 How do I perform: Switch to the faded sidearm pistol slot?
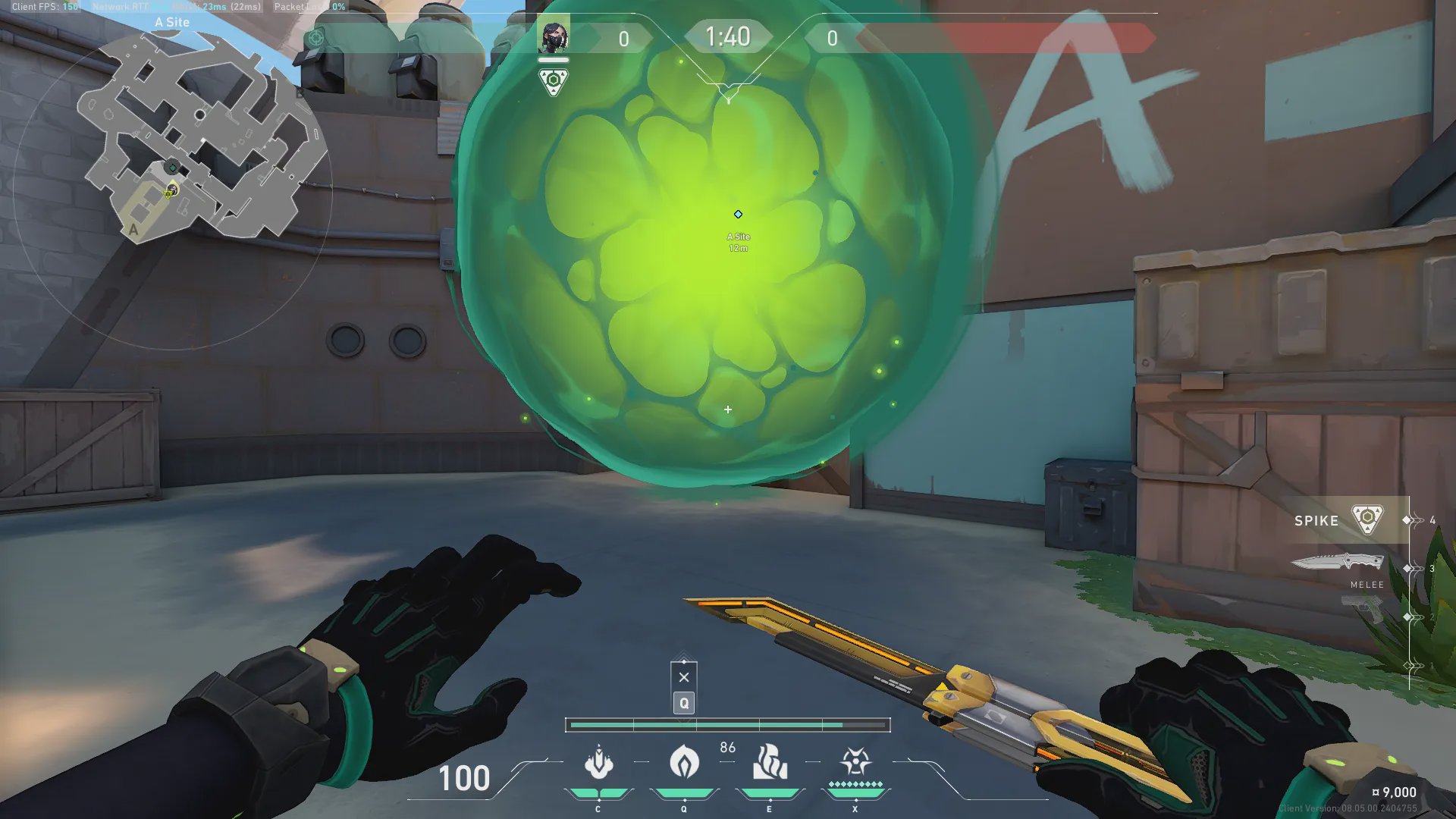point(1361,608)
